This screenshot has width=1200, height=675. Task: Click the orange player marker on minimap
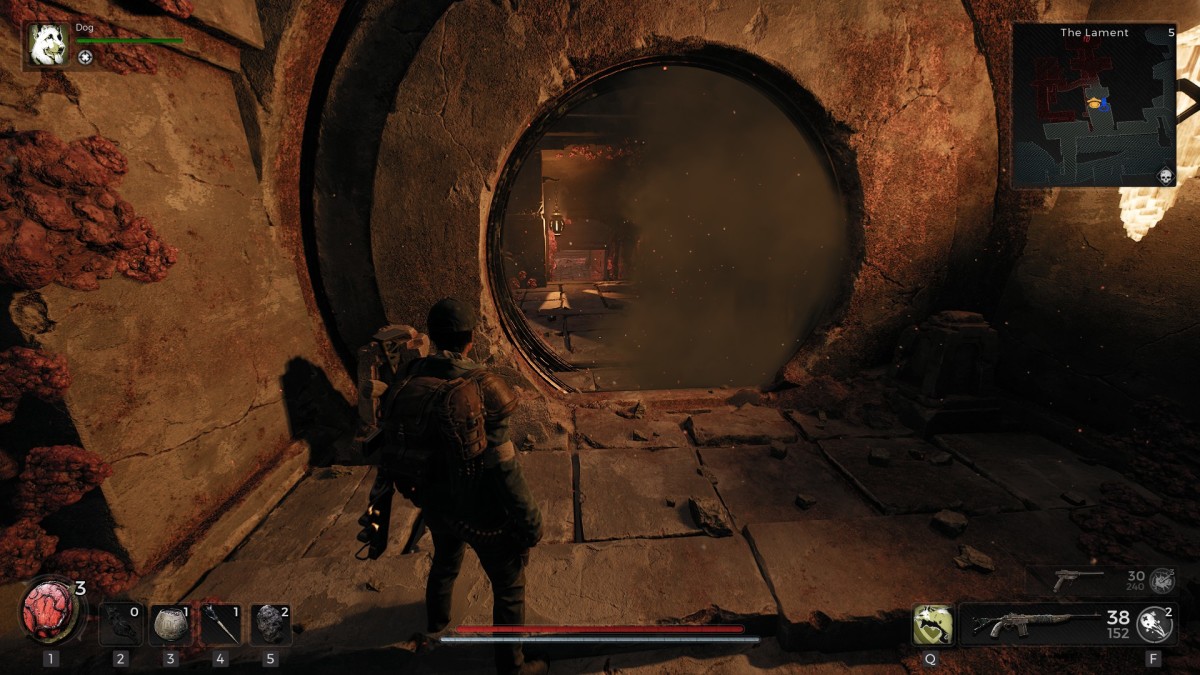tap(1095, 102)
